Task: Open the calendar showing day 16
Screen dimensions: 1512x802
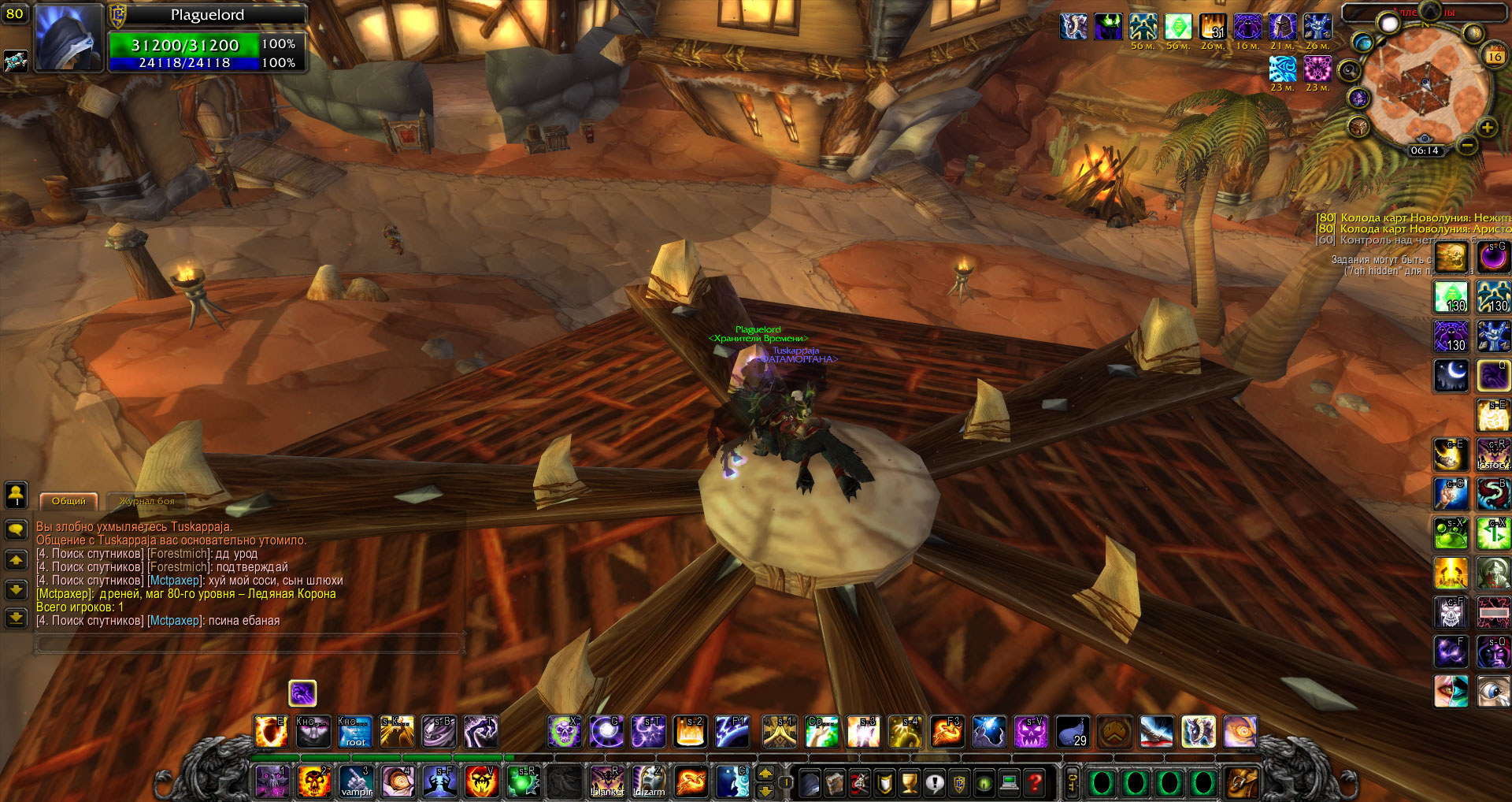Action: click(1494, 57)
